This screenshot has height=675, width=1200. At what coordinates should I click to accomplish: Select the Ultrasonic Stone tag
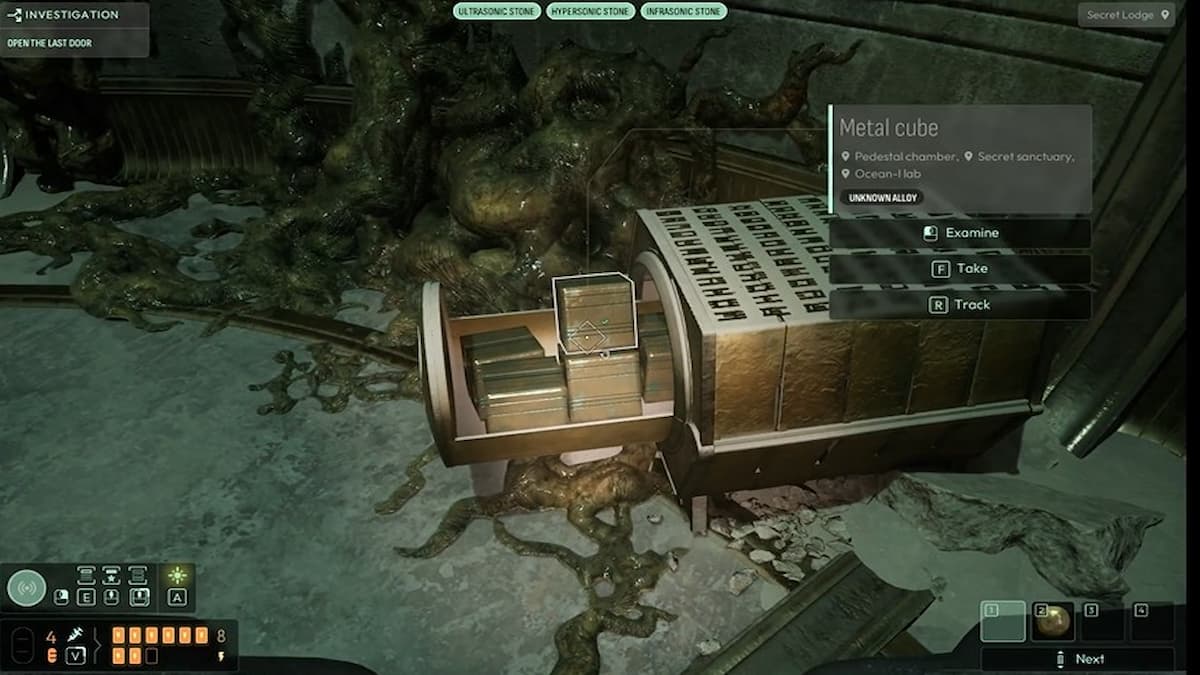(x=497, y=12)
